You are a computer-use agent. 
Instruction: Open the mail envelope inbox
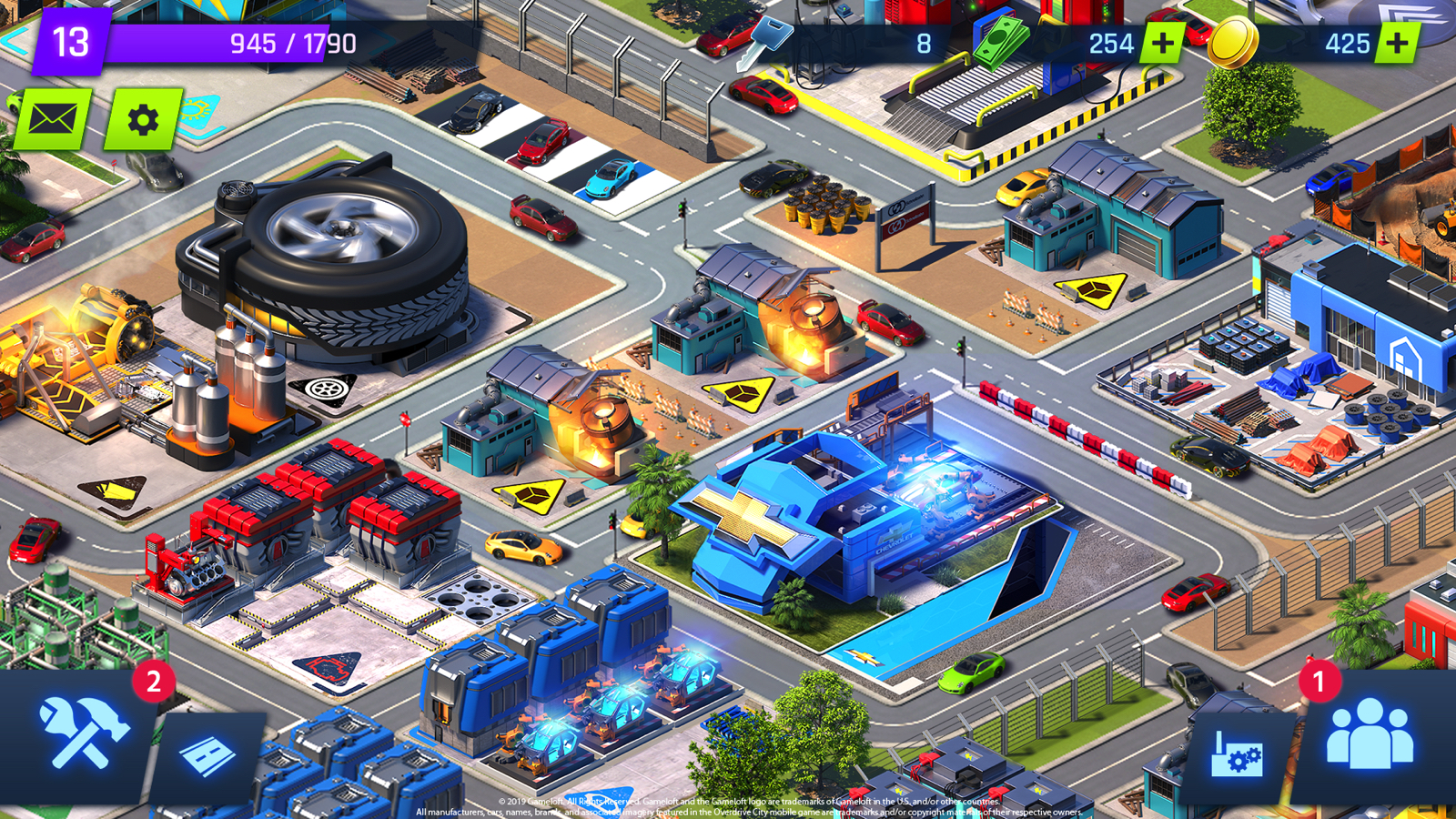tap(52, 119)
